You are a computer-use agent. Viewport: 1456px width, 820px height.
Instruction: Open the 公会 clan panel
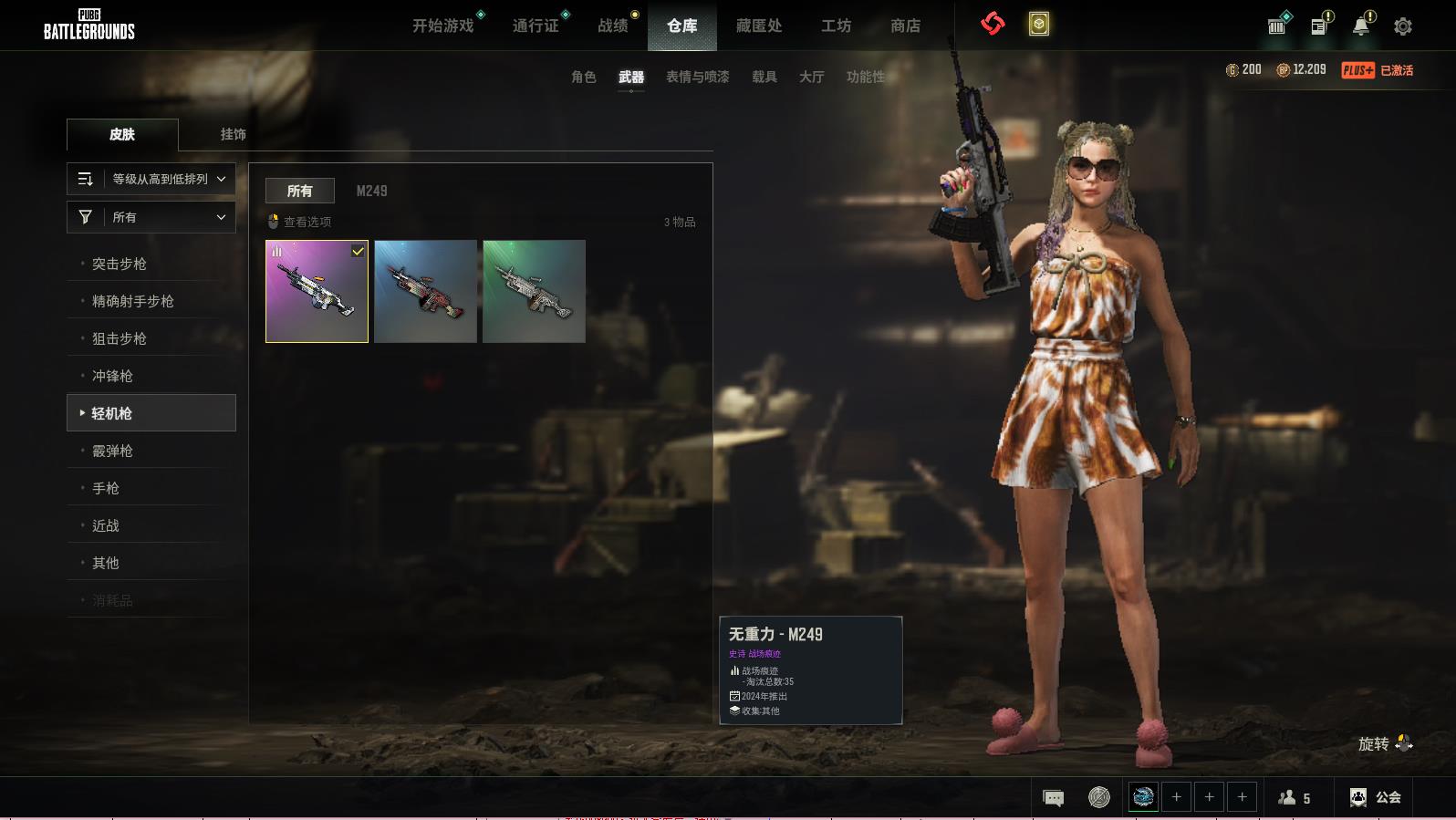(1376, 798)
